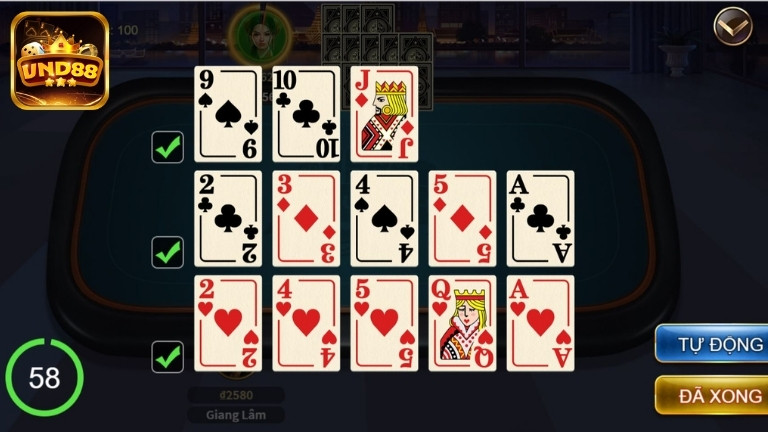
Task: Click the UND88 logo
Action: (x=60, y=60)
